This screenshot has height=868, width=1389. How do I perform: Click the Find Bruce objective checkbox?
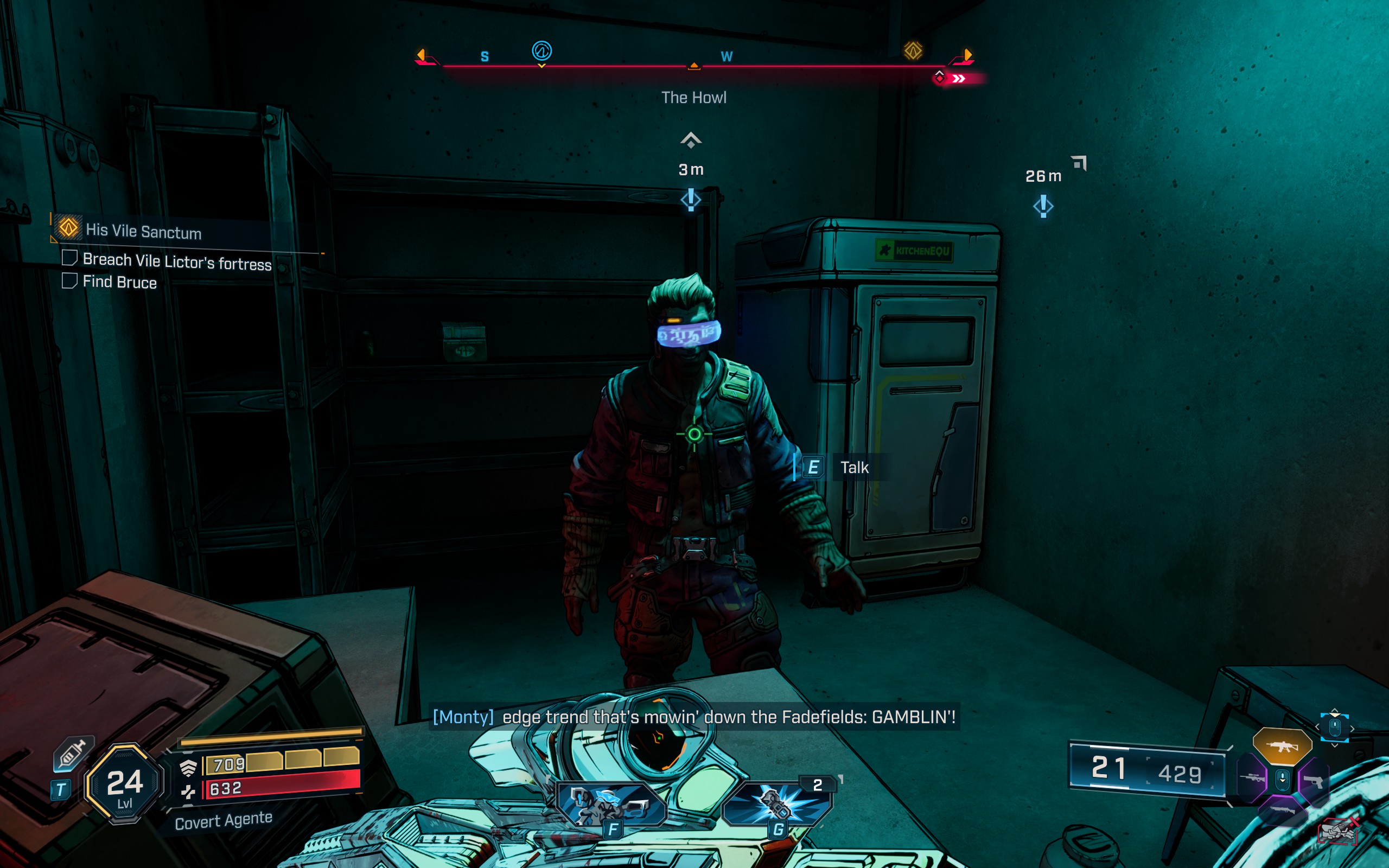(69, 280)
